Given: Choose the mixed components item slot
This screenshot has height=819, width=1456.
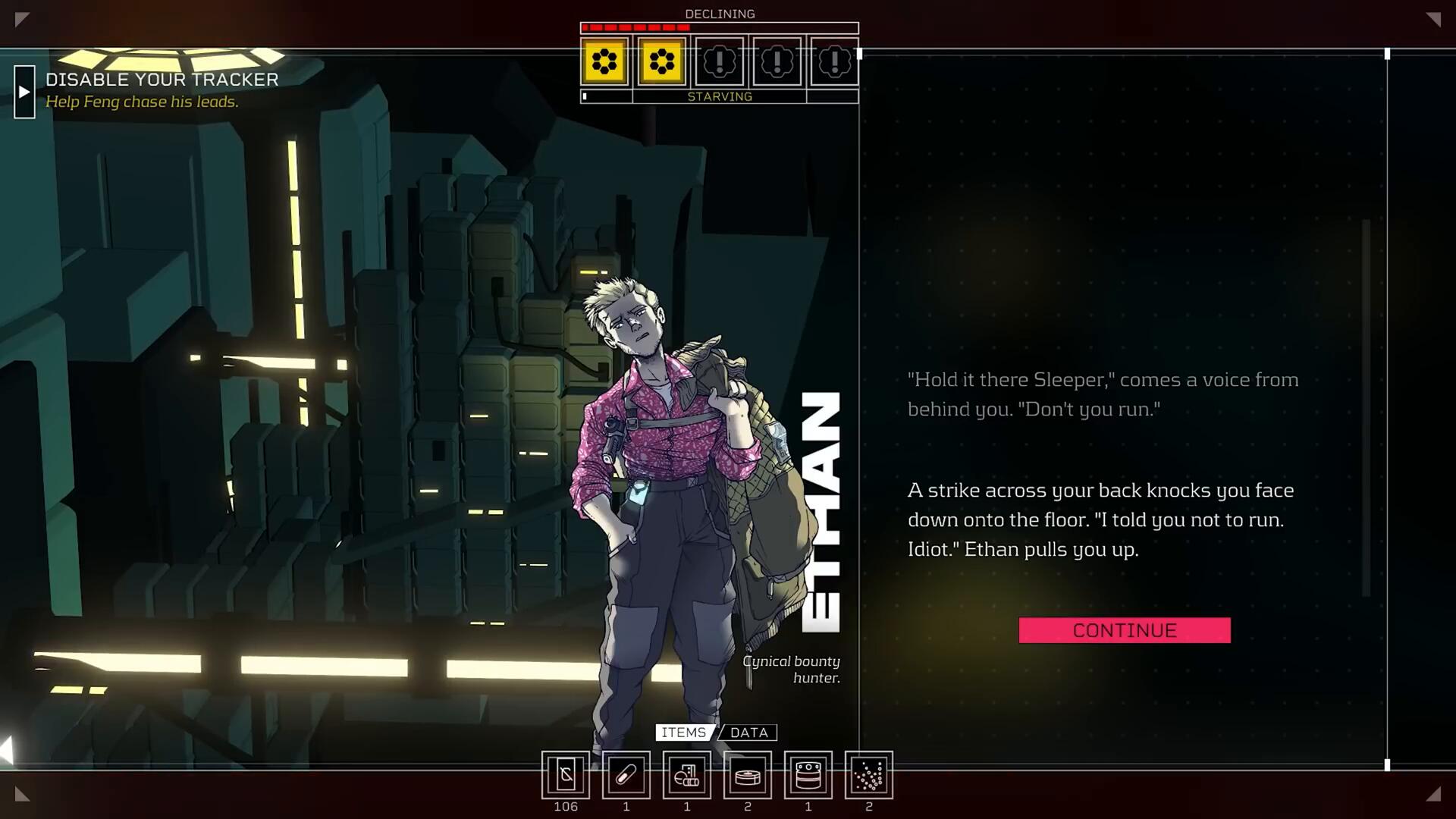Looking at the screenshot, I should [687, 775].
